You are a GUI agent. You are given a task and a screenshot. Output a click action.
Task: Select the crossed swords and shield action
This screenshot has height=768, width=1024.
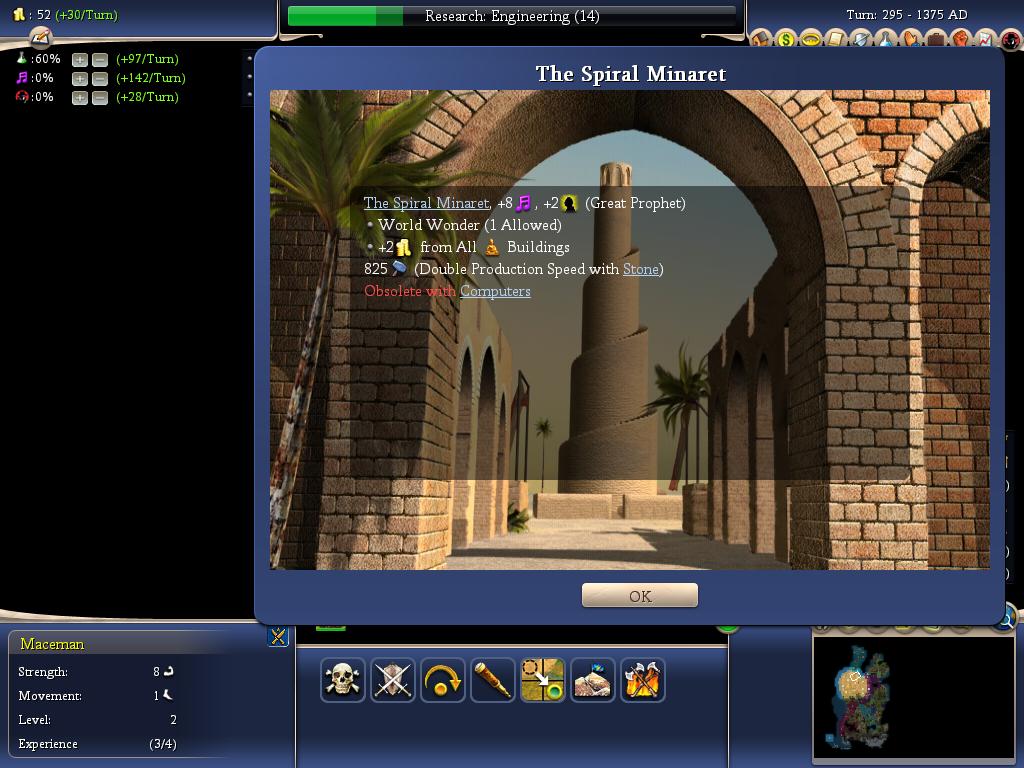point(393,680)
